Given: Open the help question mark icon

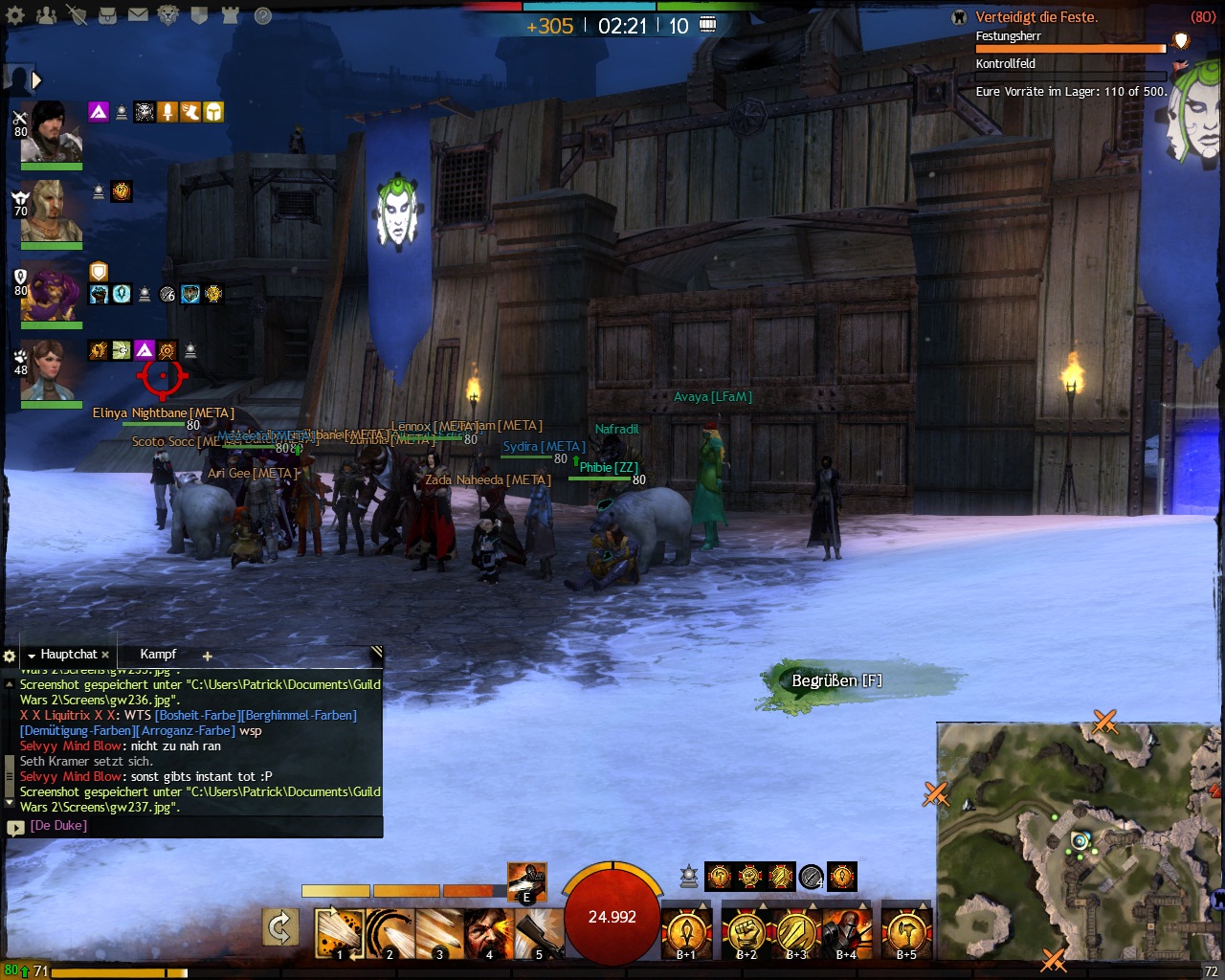Looking at the screenshot, I should (262, 15).
